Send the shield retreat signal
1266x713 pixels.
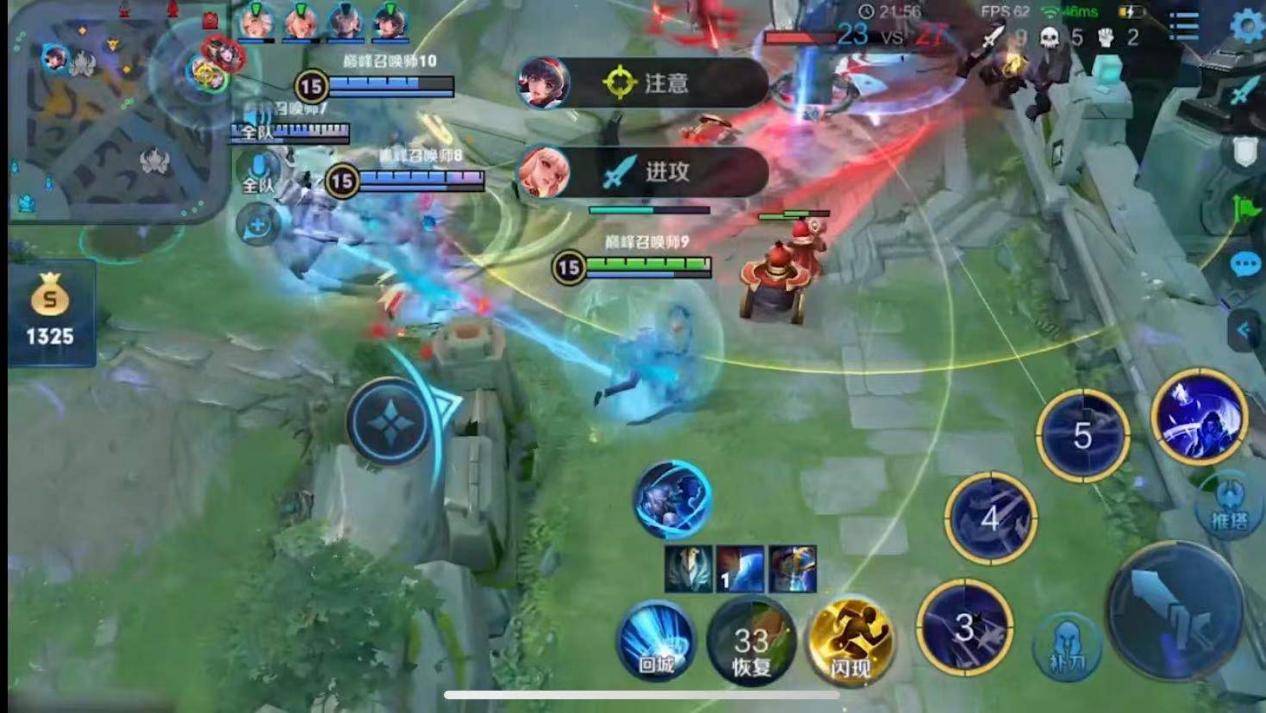point(1243,151)
